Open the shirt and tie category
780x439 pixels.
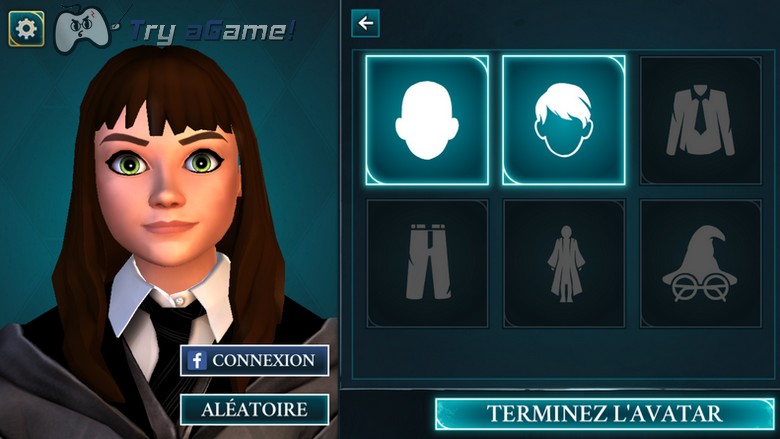point(700,120)
